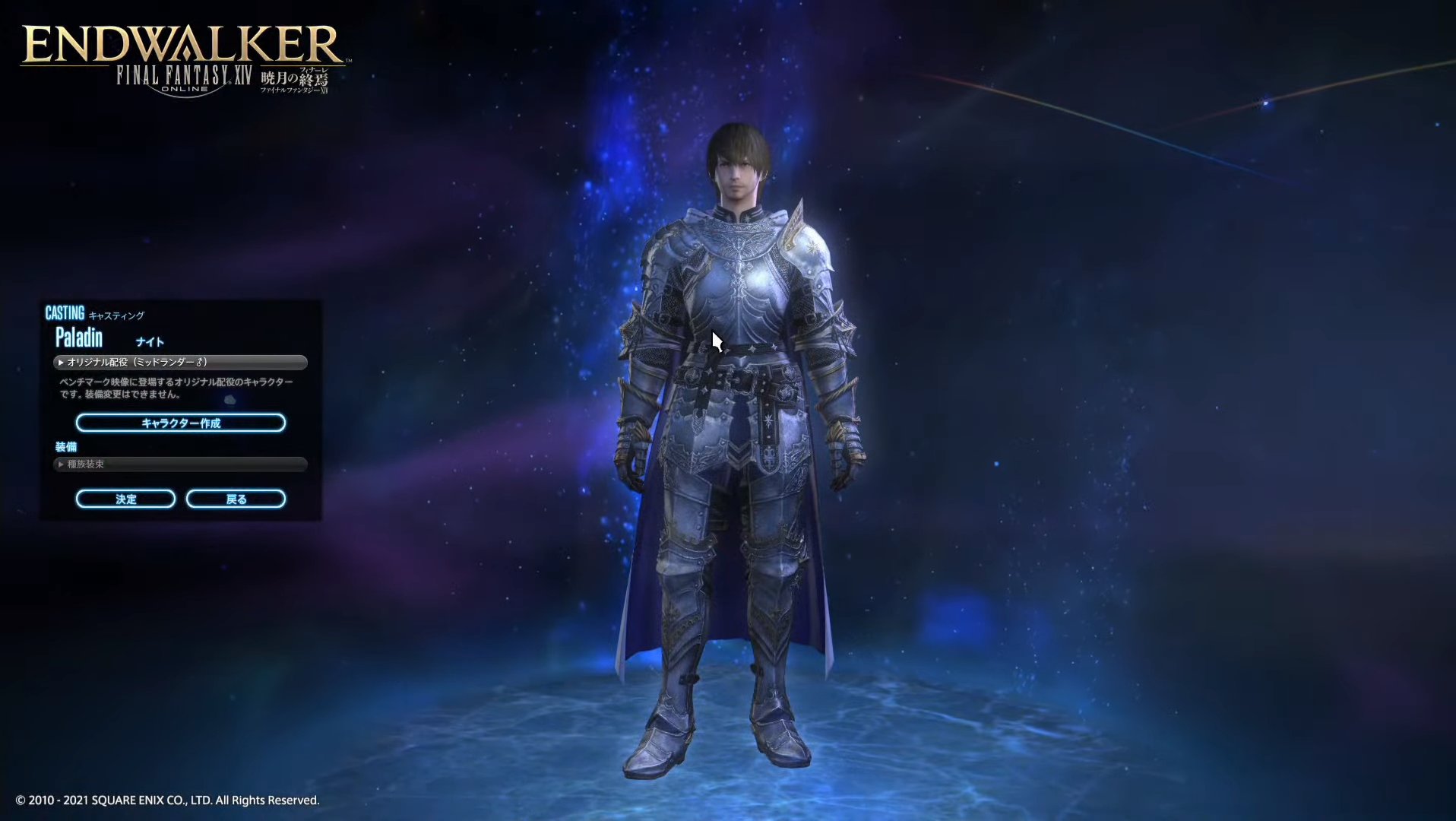Click the CASTING panel header label
Image resolution: width=1456 pixels, height=821 pixels.
(x=66, y=312)
